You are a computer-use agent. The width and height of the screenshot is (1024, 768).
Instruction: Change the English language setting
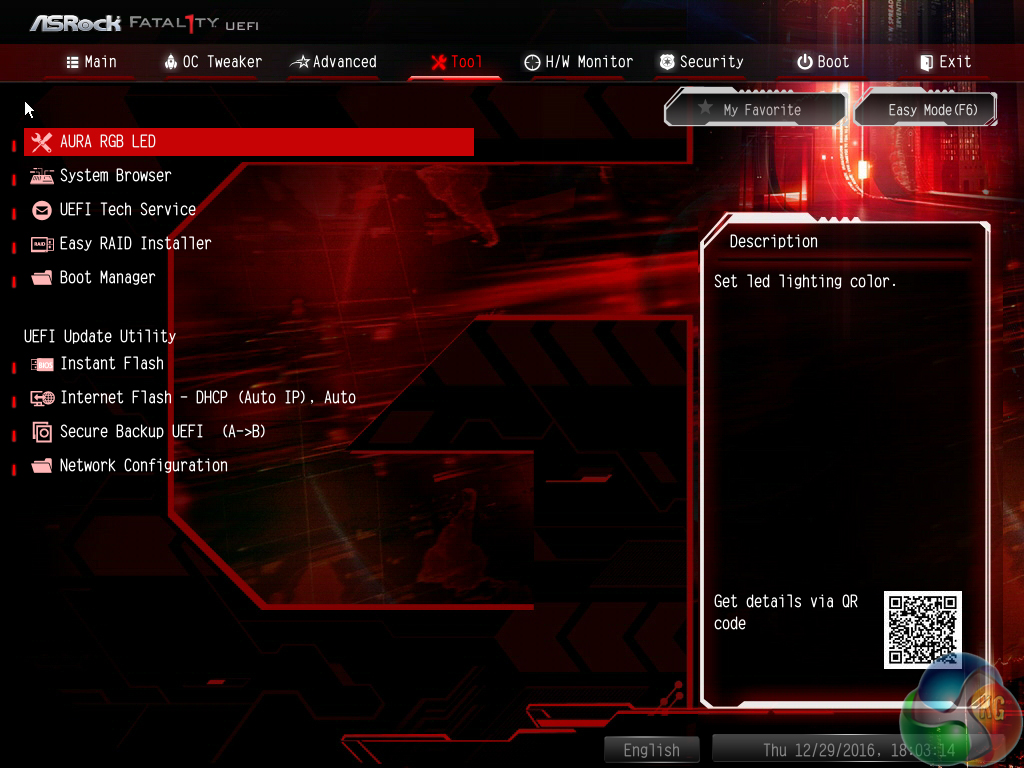pyautogui.click(x=651, y=750)
